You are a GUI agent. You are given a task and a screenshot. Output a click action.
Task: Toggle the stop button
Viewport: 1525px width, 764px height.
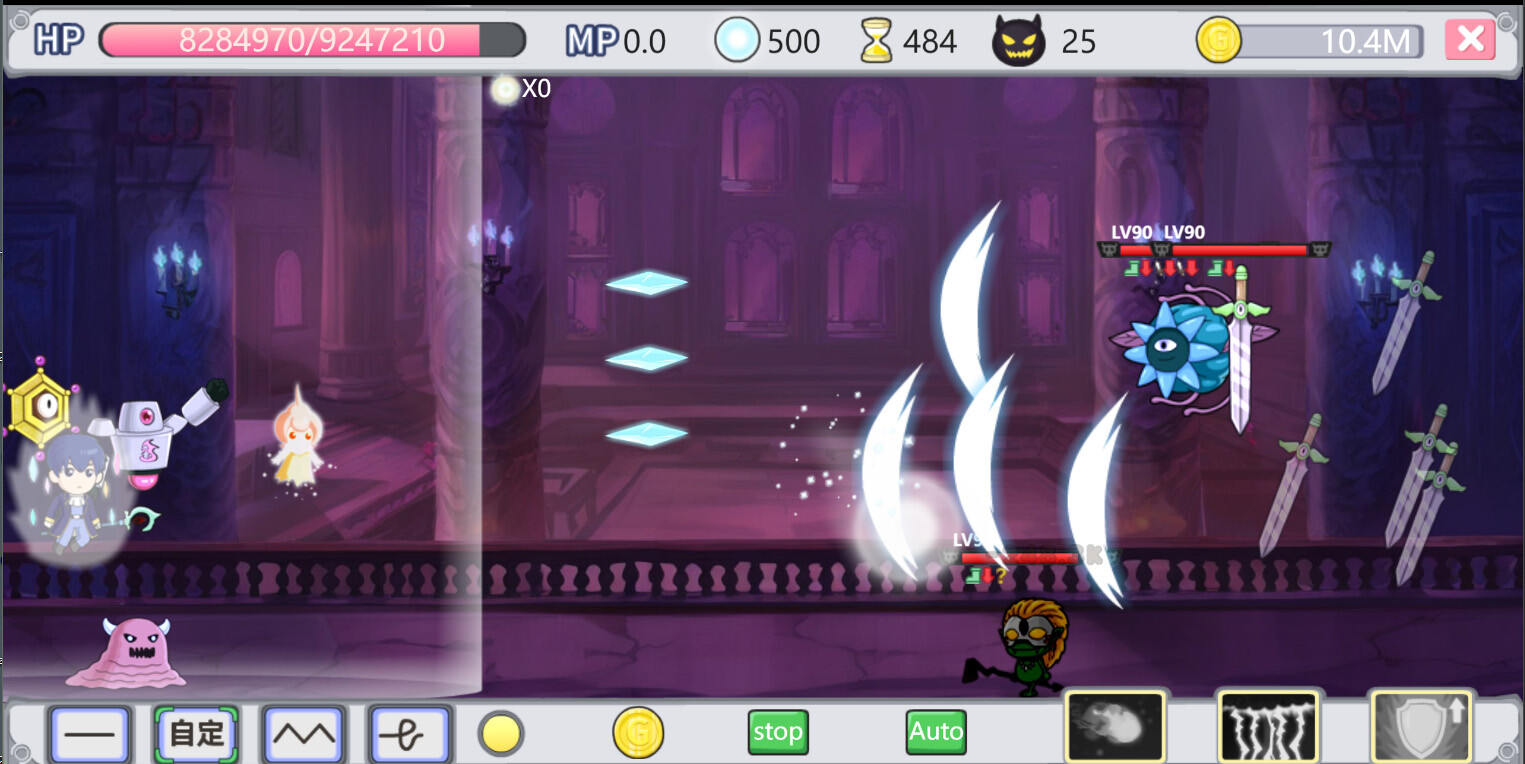[777, 731]
